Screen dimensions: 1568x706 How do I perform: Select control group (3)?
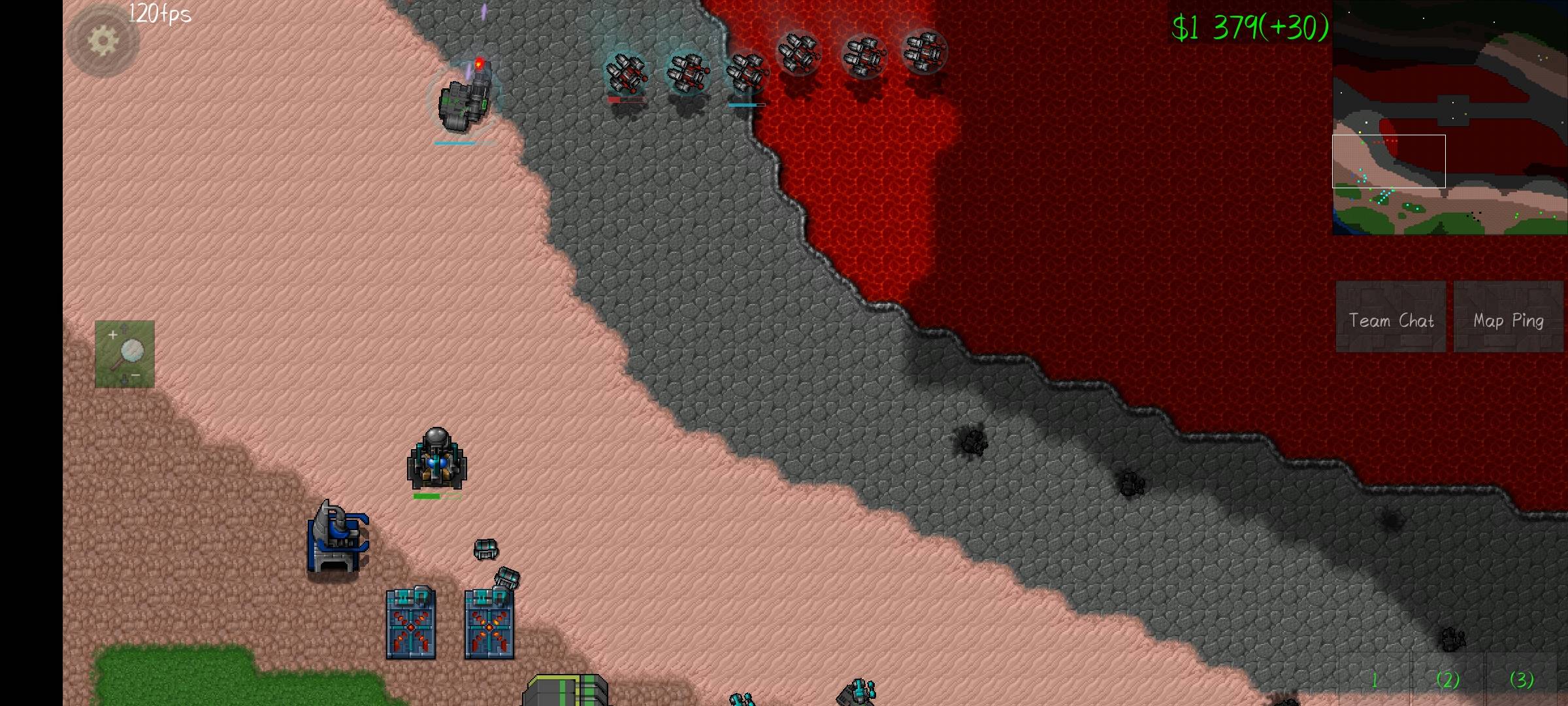tap(1522, 680)
